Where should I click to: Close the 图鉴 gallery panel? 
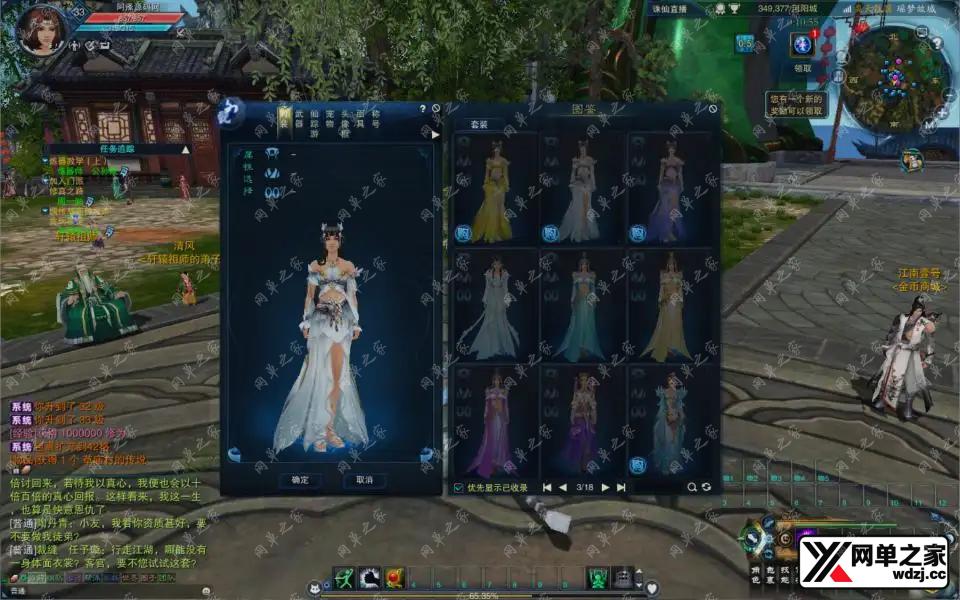pos(713,109)
